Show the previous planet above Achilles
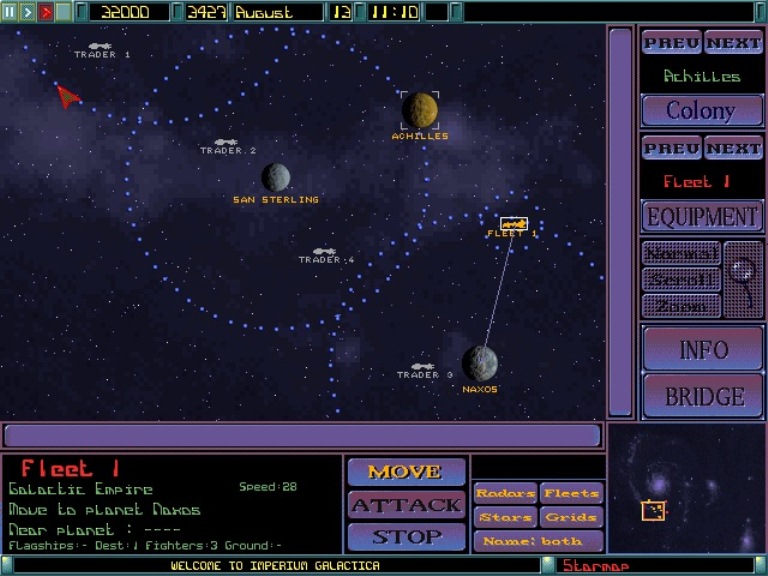This screenshot has height=576, width=768. click(x=671, y=43)
